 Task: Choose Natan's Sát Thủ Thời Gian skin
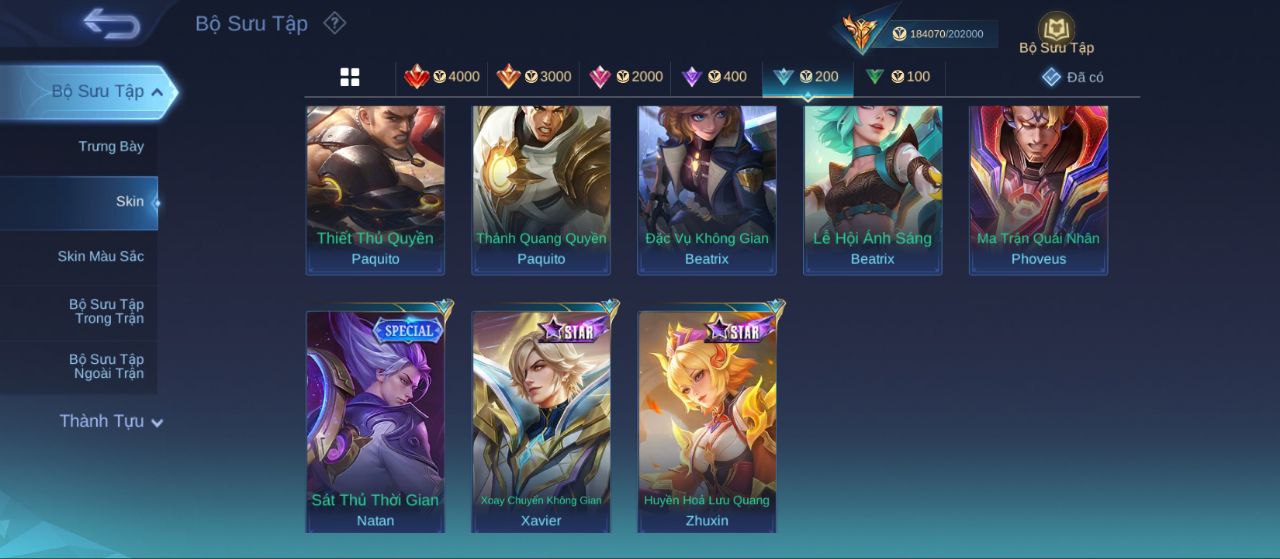(x=375, y=420)
